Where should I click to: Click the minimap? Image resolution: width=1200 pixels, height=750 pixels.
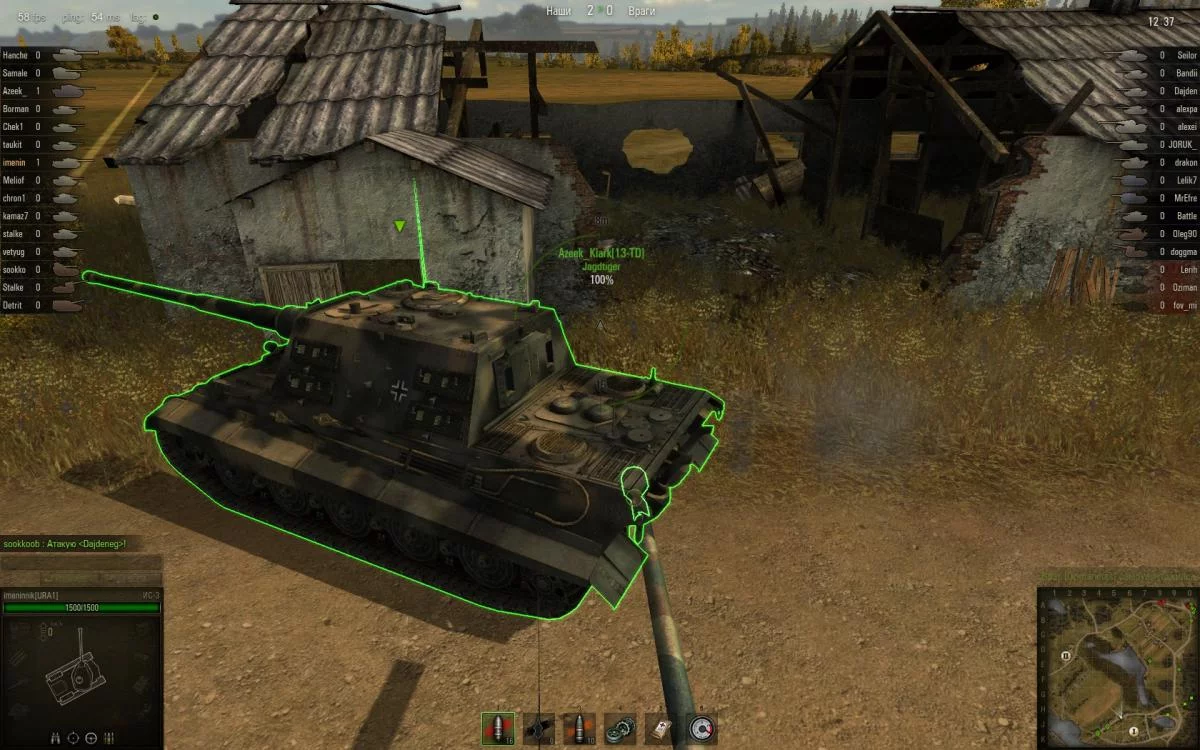pyautogui.click(x=1117, y=667)
